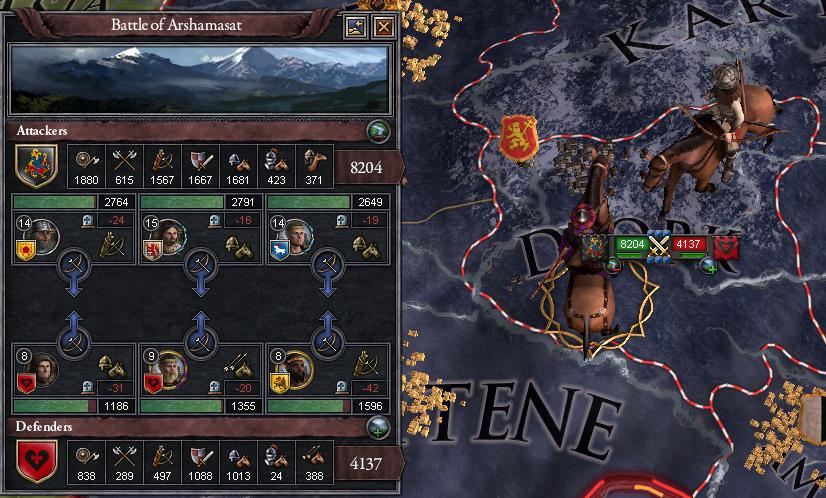Click the green plus icon beside Defenders header
The image size is (826, 498).
tap(377, 426)
